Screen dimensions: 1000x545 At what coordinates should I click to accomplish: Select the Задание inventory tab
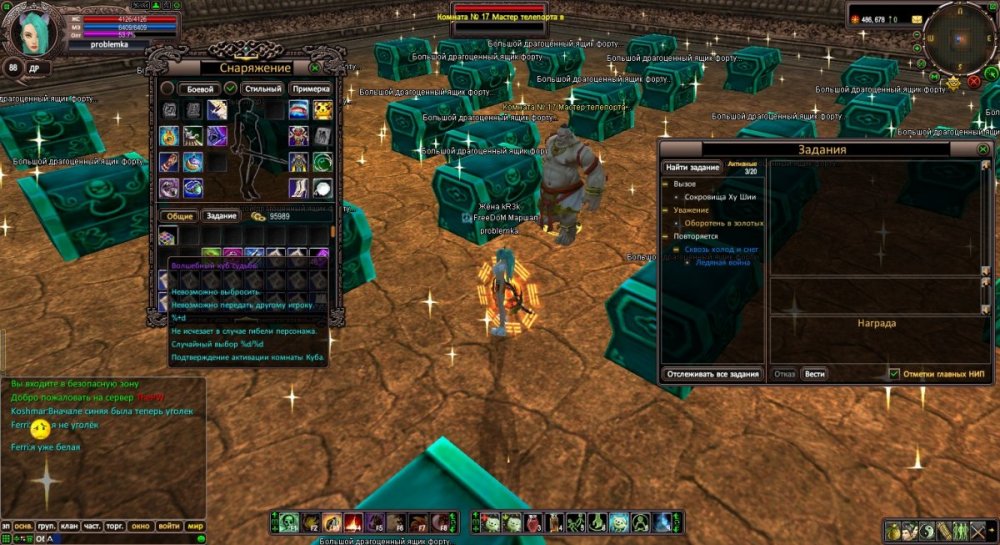(222, 216)
